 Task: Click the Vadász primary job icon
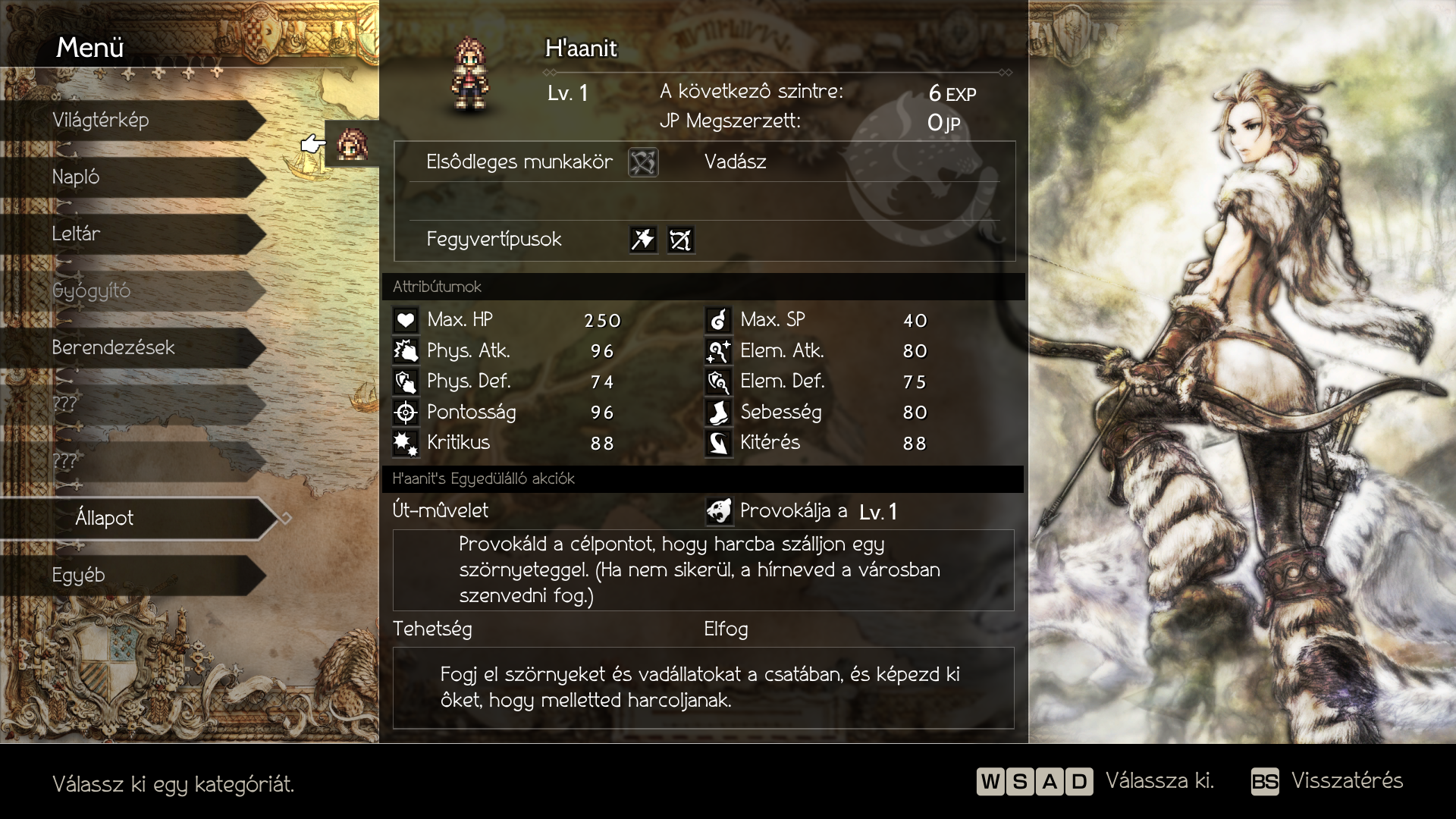[643, 162]
